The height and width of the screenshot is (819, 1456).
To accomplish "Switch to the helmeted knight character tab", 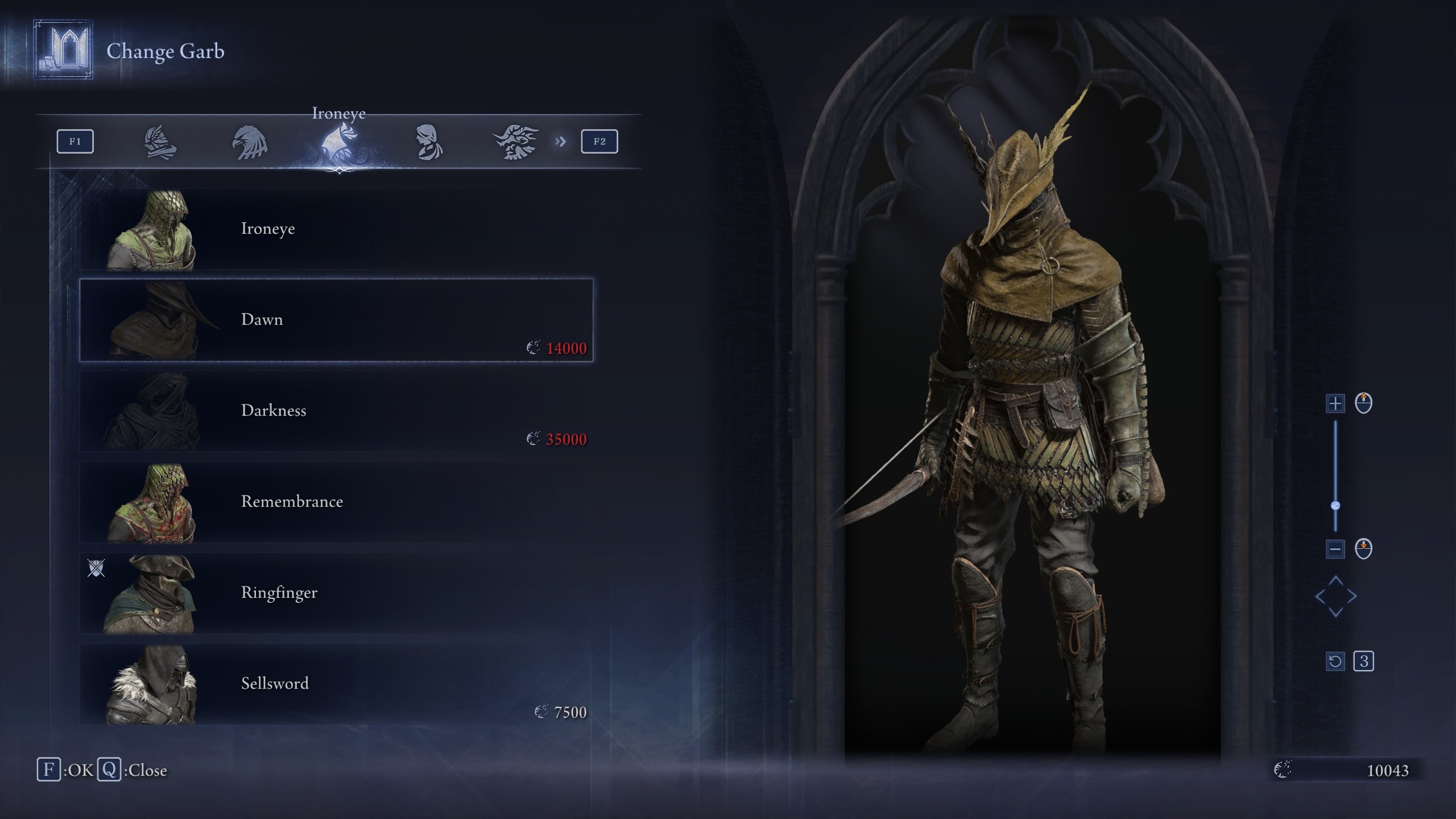I will (x=160, y=142).
